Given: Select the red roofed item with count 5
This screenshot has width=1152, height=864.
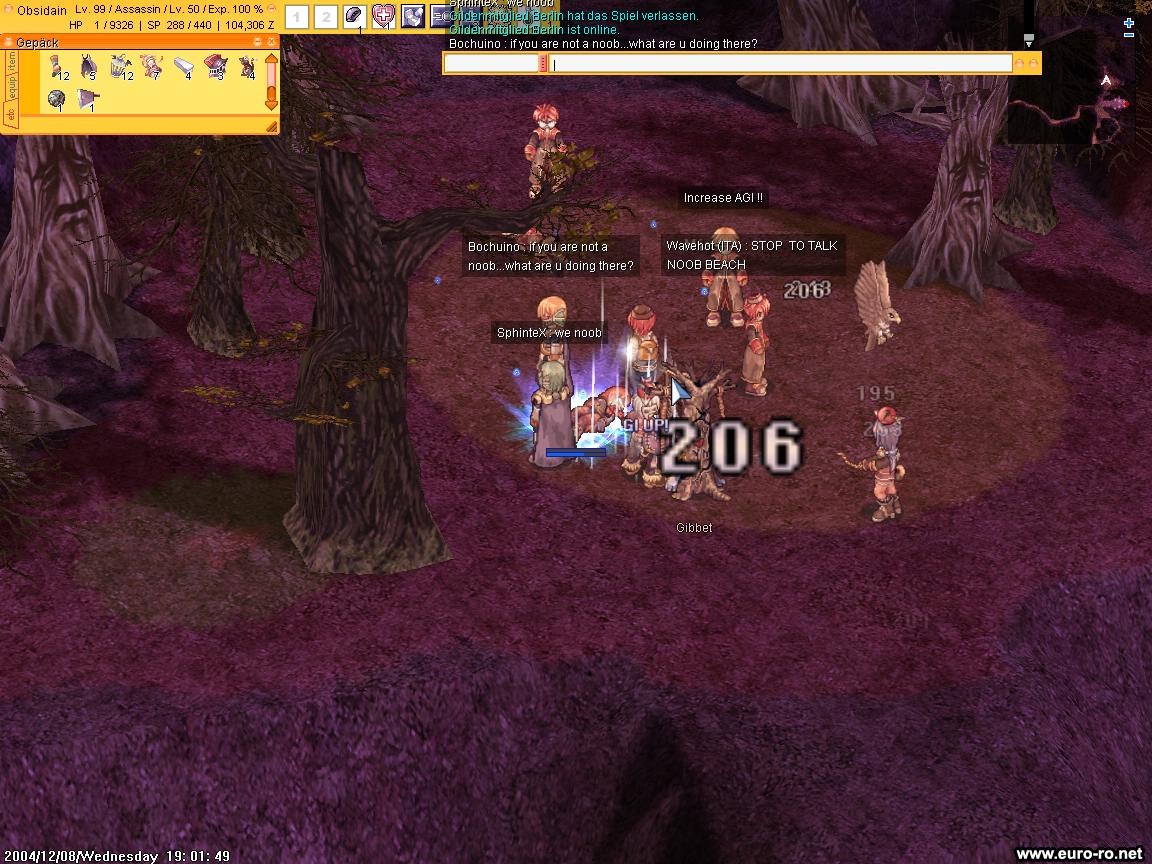Looking at the screenshot, I should (x=215, y=67).
